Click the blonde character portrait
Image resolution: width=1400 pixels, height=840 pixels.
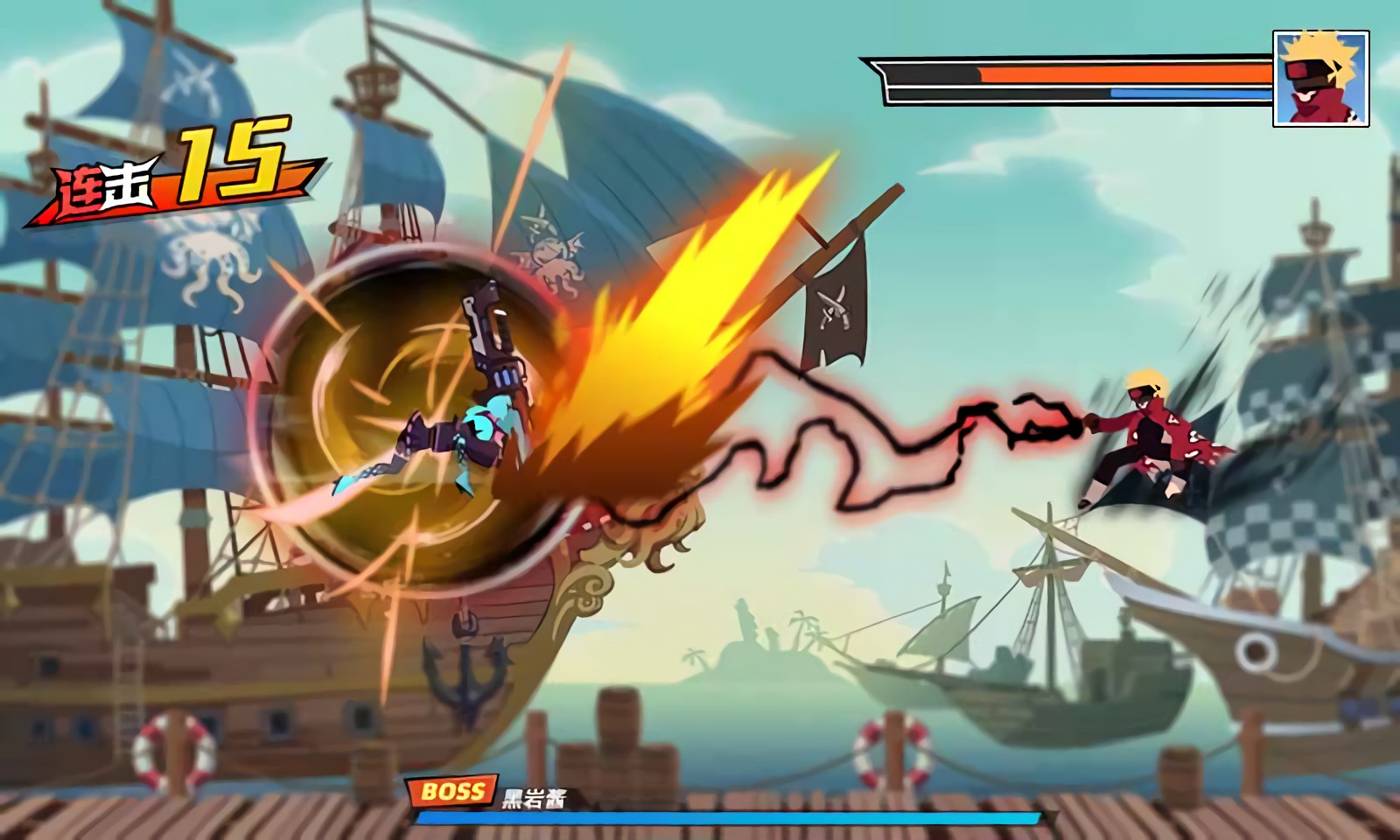tap(1320, 78)
